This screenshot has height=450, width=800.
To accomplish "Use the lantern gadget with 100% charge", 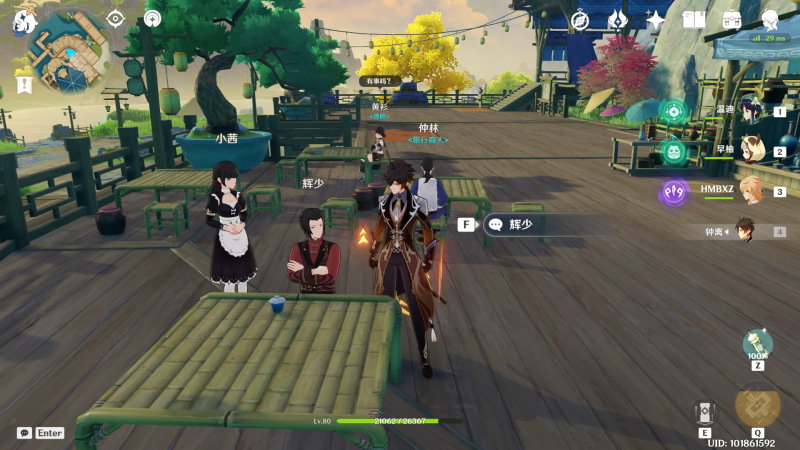I will tap(757, 345).
